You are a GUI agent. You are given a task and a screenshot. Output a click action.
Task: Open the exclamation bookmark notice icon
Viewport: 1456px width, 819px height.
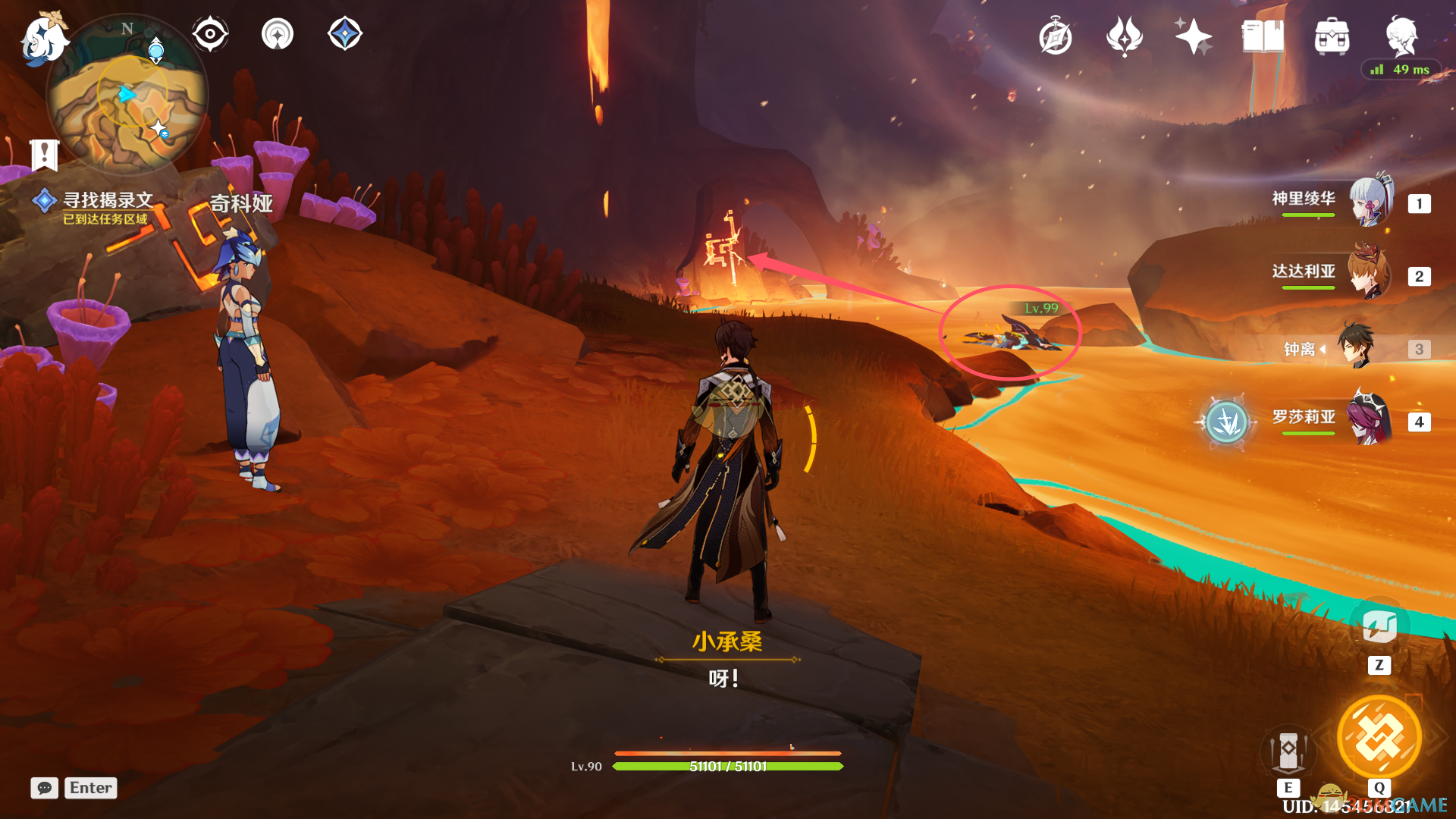point(44,155)
